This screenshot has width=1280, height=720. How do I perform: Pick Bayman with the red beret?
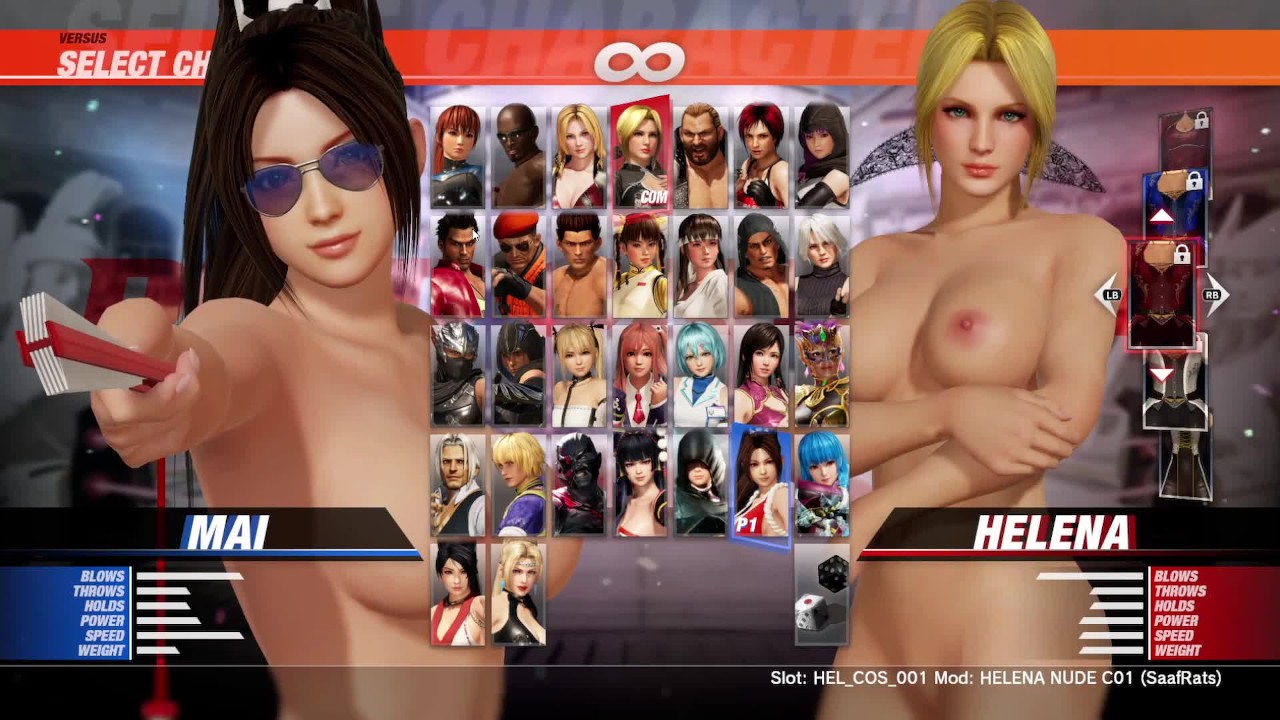pyautogui.click(x=519, y=265)
